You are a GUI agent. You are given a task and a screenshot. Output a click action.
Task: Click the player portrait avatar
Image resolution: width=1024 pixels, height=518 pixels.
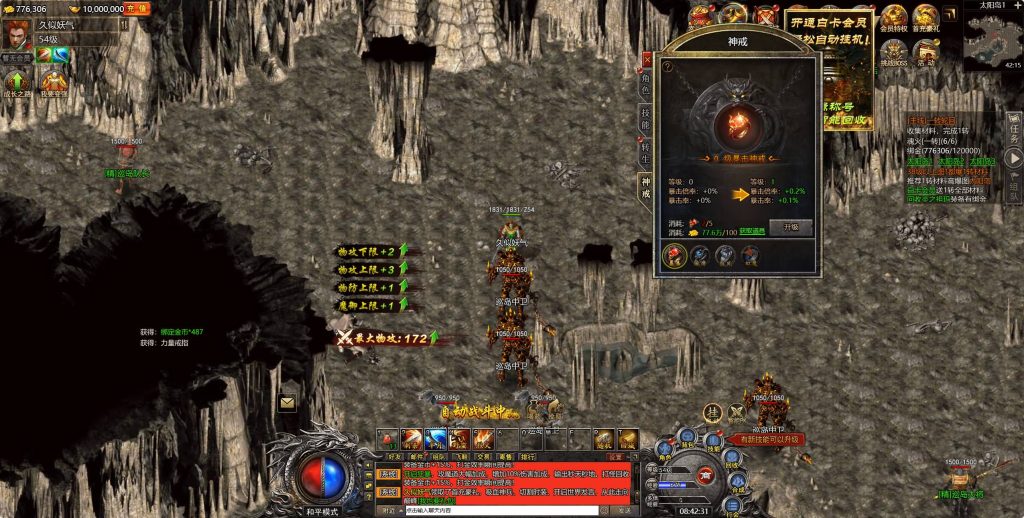[17, 32]
